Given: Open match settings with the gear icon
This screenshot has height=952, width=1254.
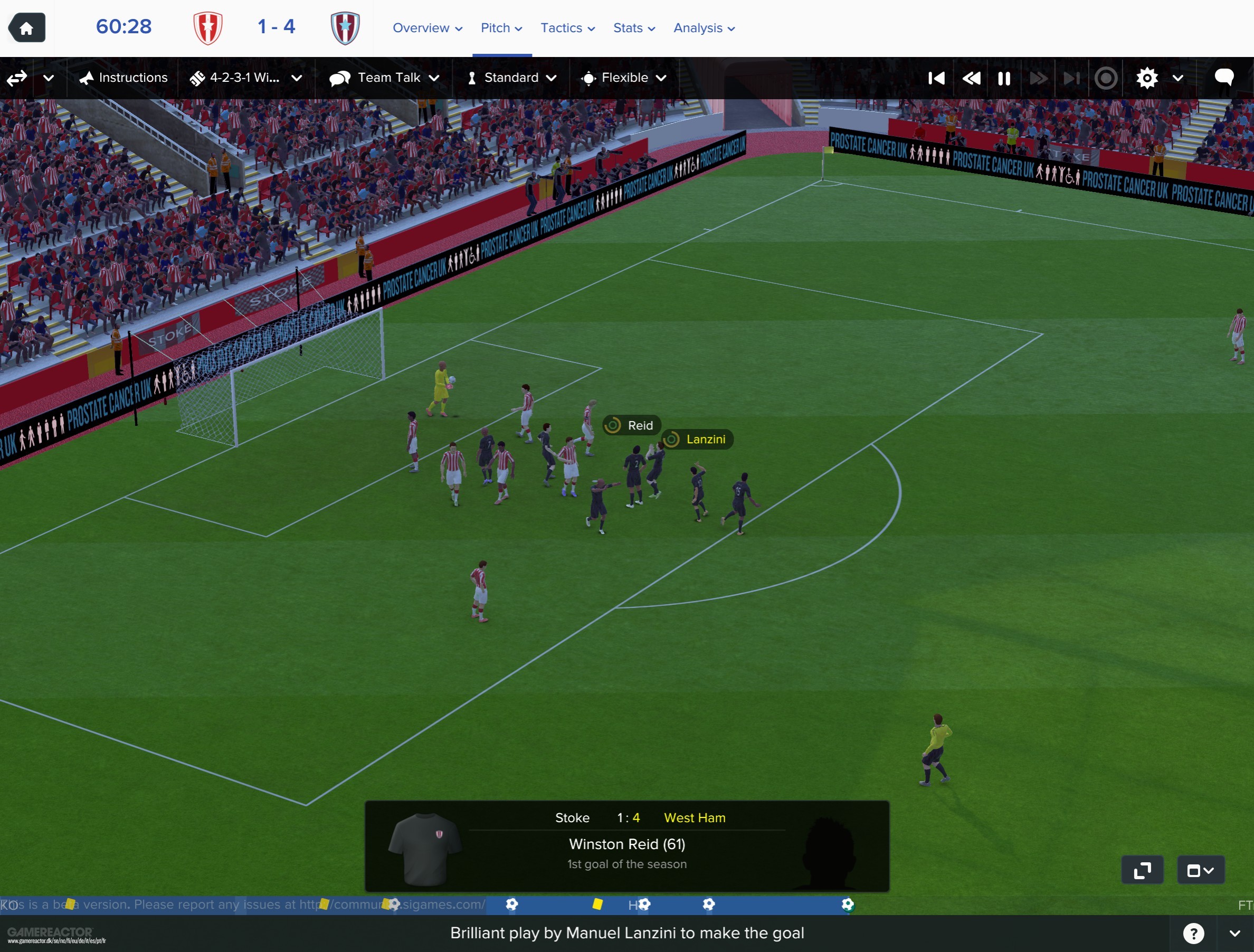Looking at the screenshot, I should click(x=1147, y=78).
